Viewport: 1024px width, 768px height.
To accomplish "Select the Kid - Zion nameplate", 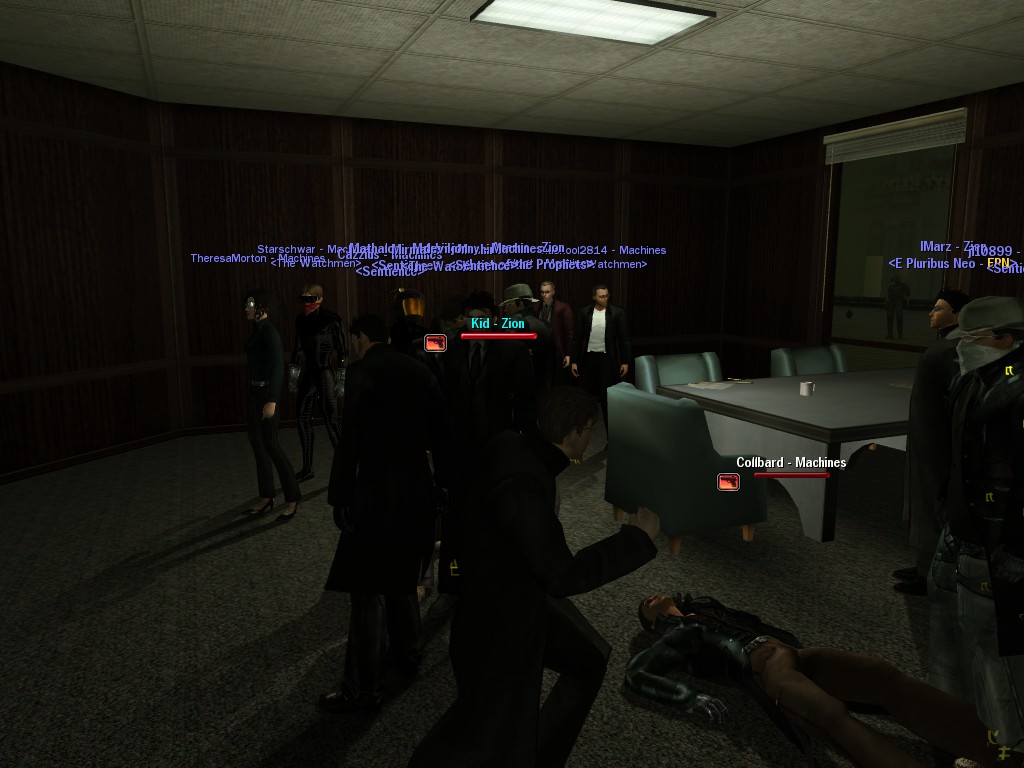I will [x=498, y=323].
